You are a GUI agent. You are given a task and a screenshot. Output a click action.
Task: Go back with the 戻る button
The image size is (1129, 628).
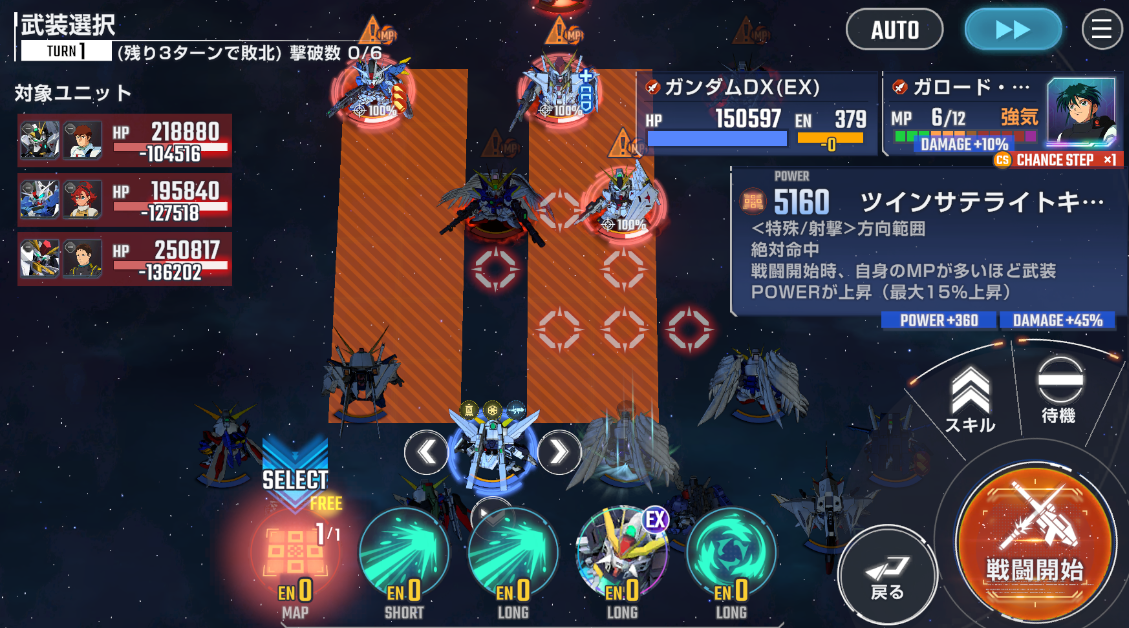(887, 574)
